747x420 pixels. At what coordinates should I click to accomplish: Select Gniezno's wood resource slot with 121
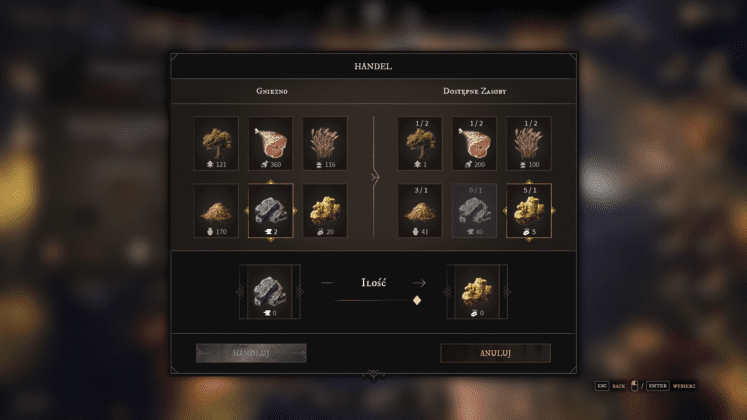pos(216,143)
